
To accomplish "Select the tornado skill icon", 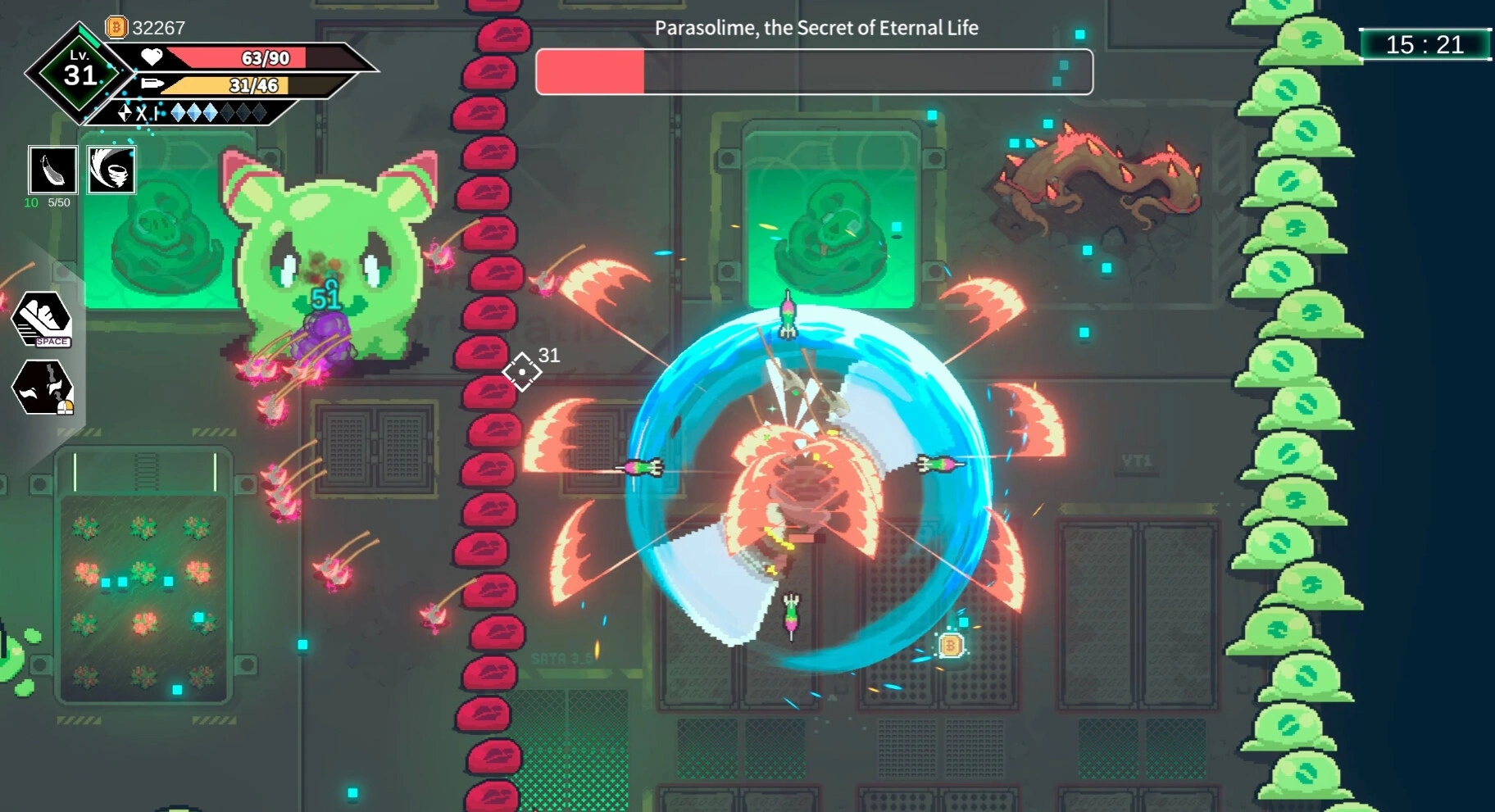I will (x=111, y=170).
